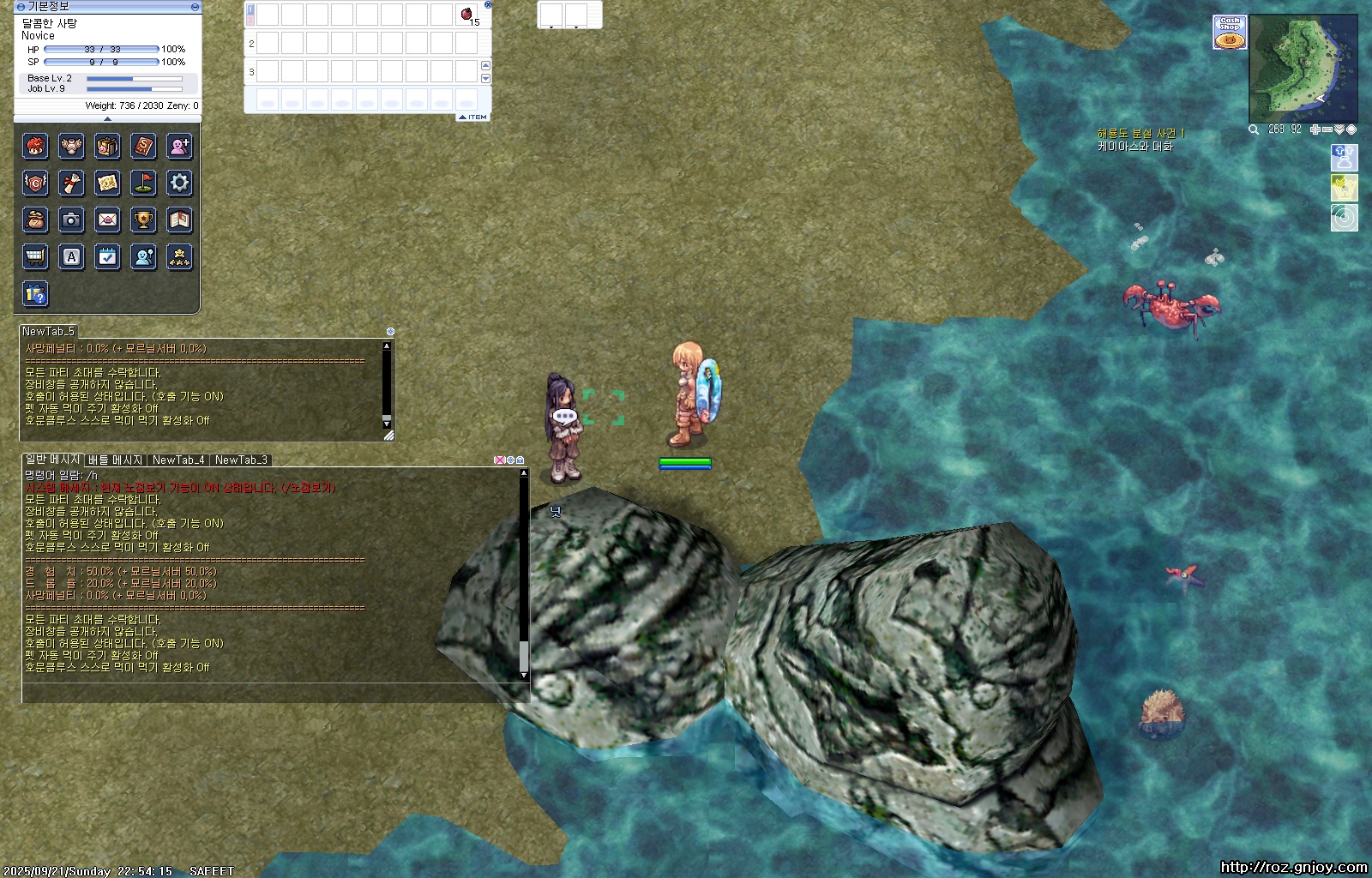Use the red apple hotbar slot
The image size is (1372, 878).
[466, 15]
